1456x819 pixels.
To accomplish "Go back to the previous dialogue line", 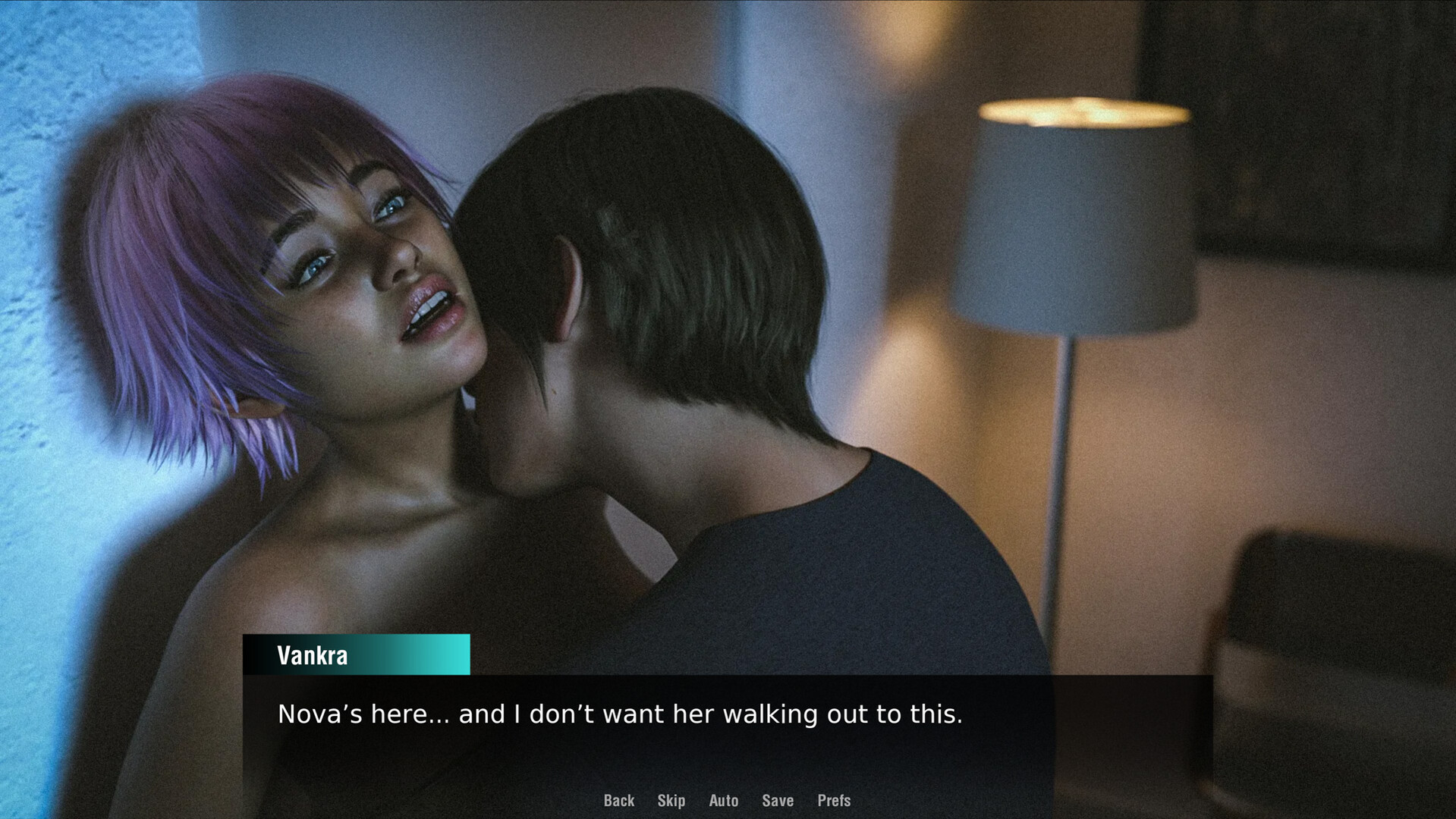I will click(x=618, y=801).
